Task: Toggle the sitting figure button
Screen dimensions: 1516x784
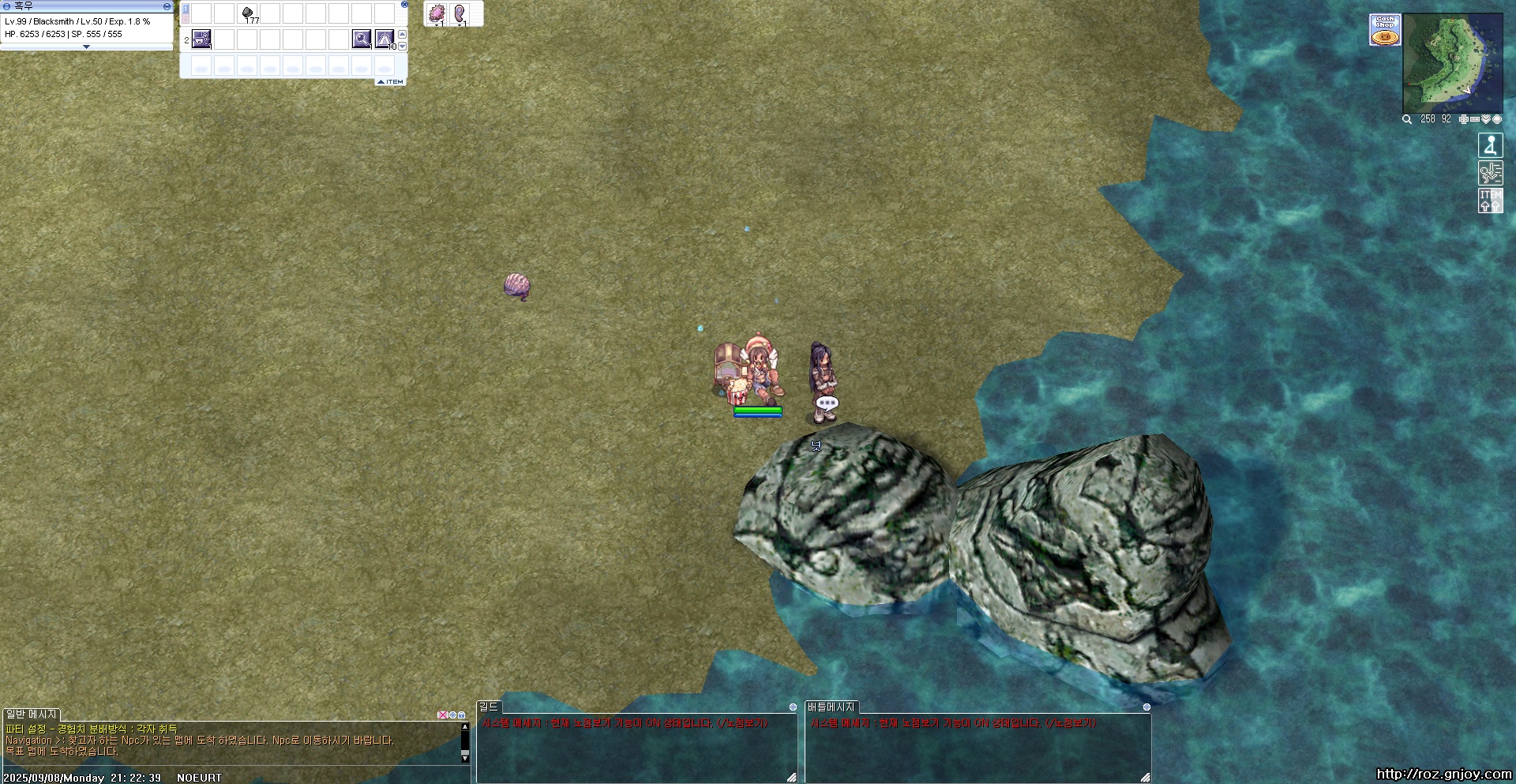Action: [1490, 145]
